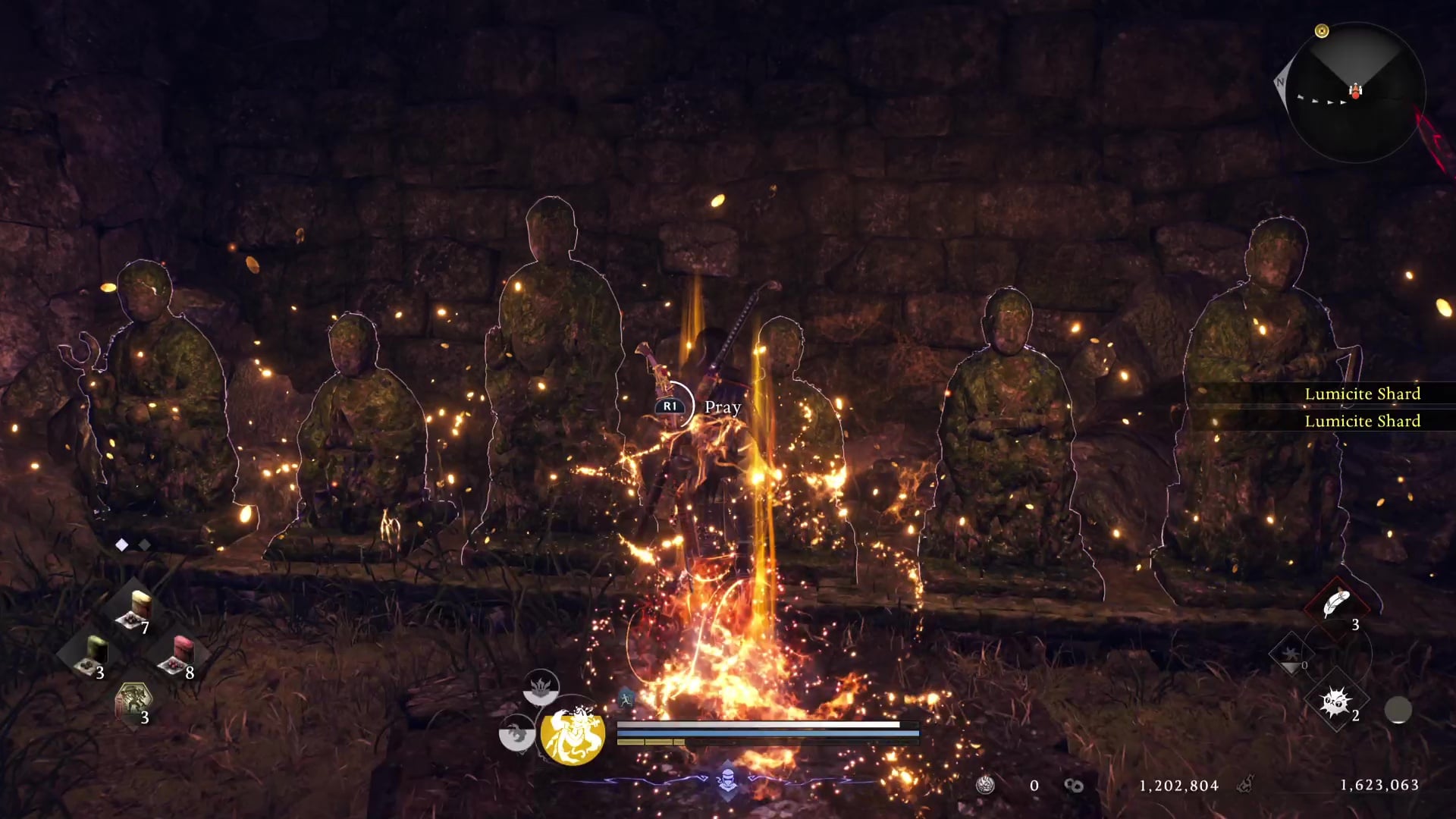
Task: Click the grey circle beside the bomb slot
Action: 1398,711
